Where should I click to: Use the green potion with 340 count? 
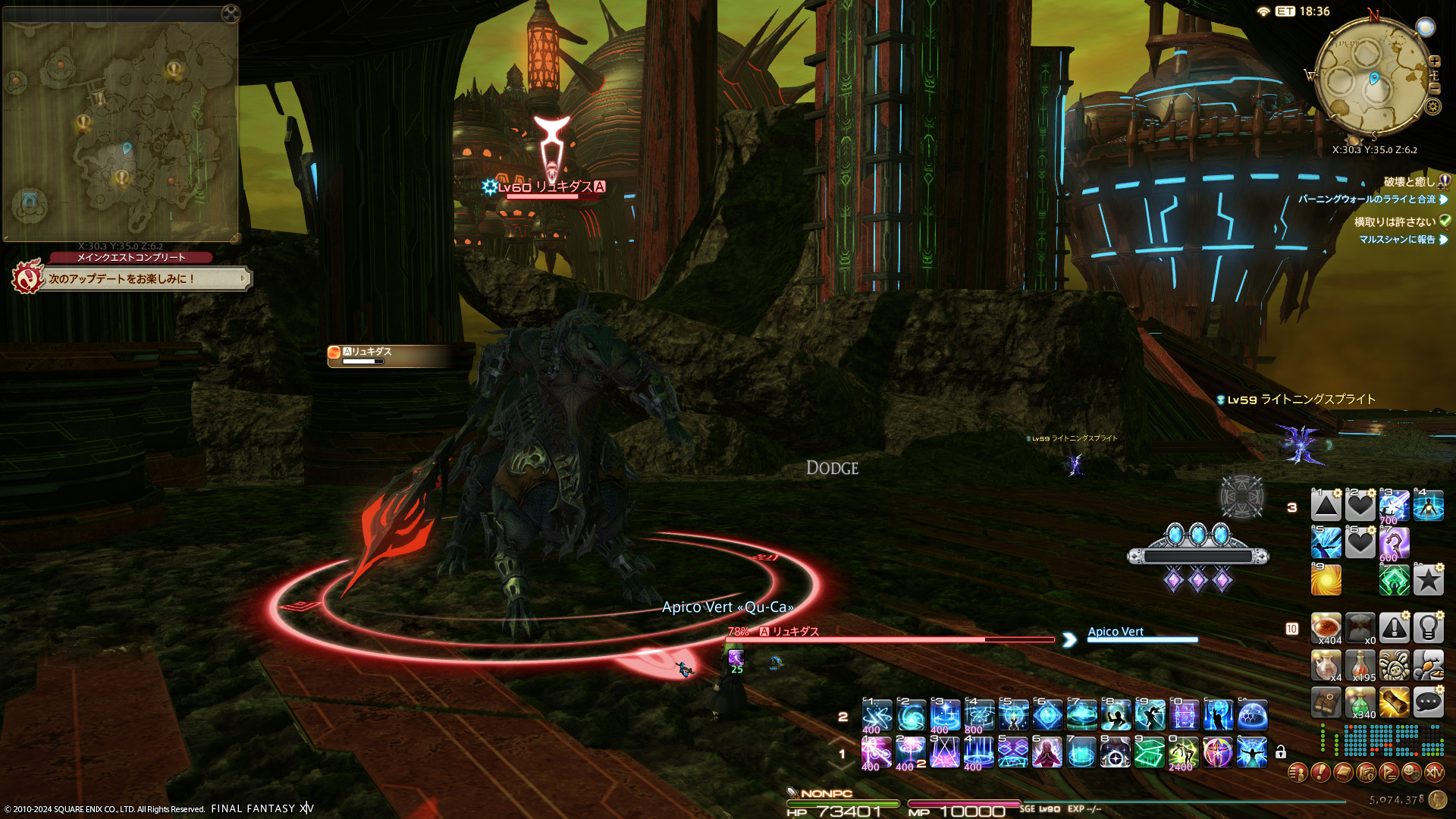(x=1360, y=703)
